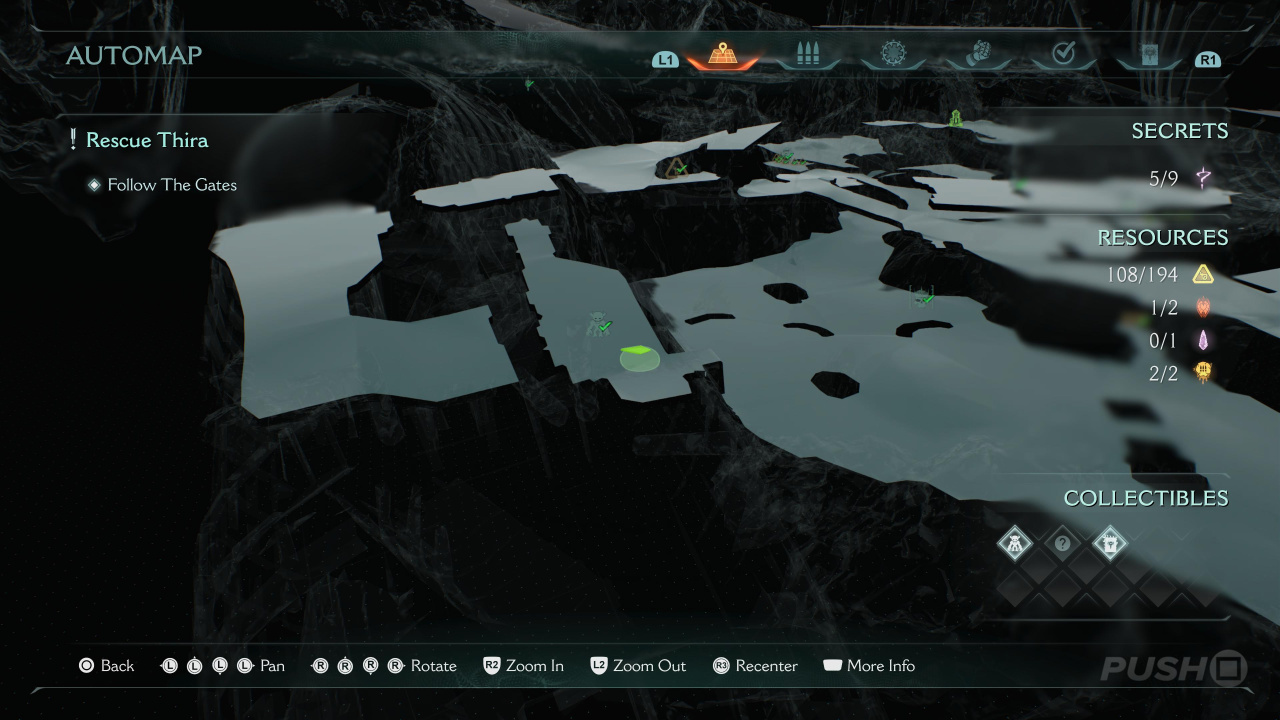This screenshot has height=720, width=1280.
Task: Select the purple crystal resource icon
Action: (x=1202, y=340)
